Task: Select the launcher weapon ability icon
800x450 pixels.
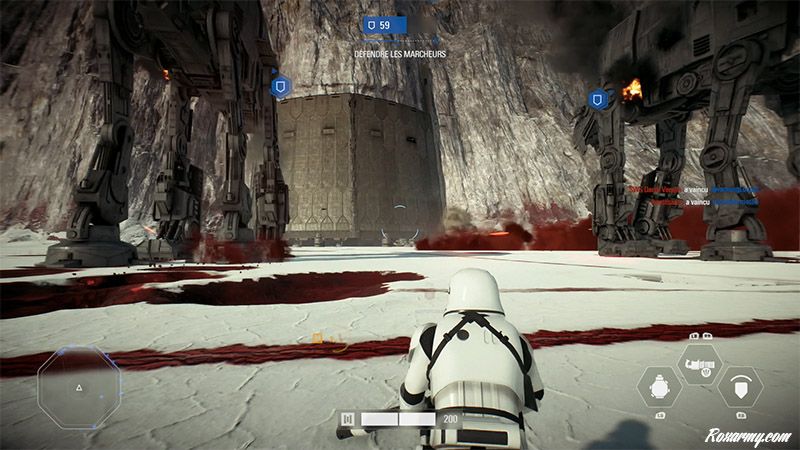Action: (x=699, y=363)
